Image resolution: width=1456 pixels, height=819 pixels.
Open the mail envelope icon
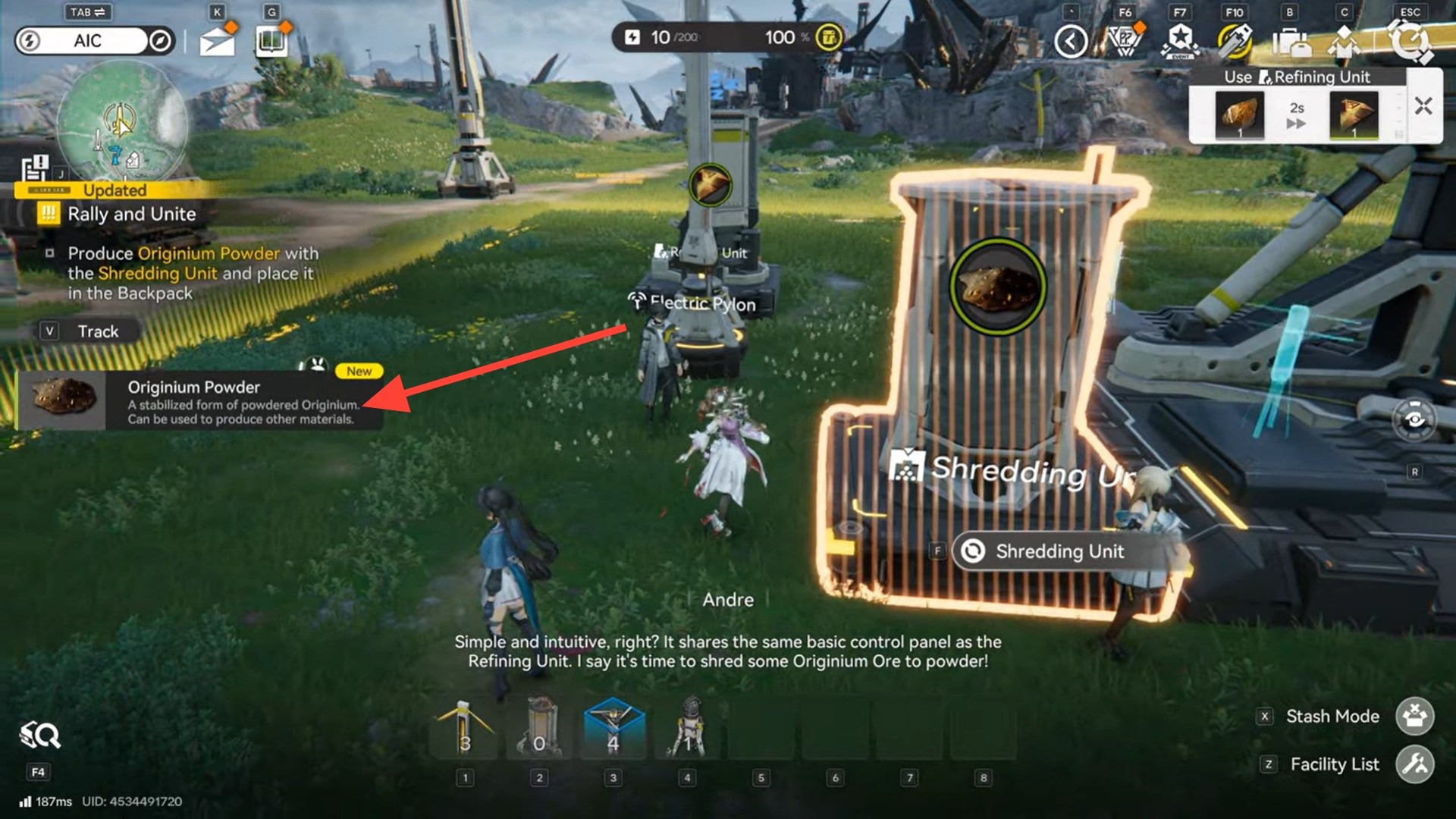[x=217, y=41]
